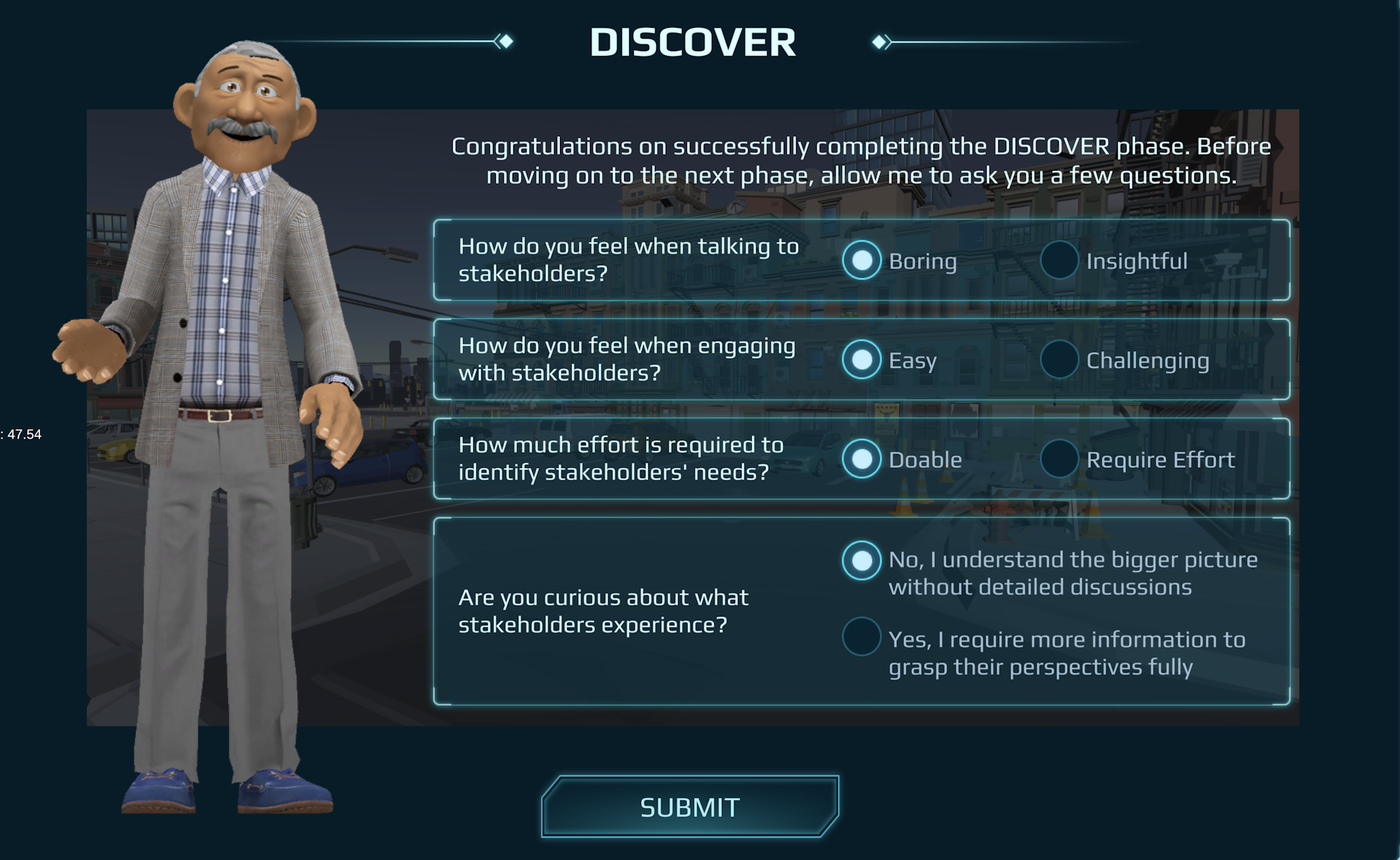Image resolution: width=1400 pixels, height=860 pixels.
Task: Pick Easy for engaging with stakeholders
Action: 862,359
